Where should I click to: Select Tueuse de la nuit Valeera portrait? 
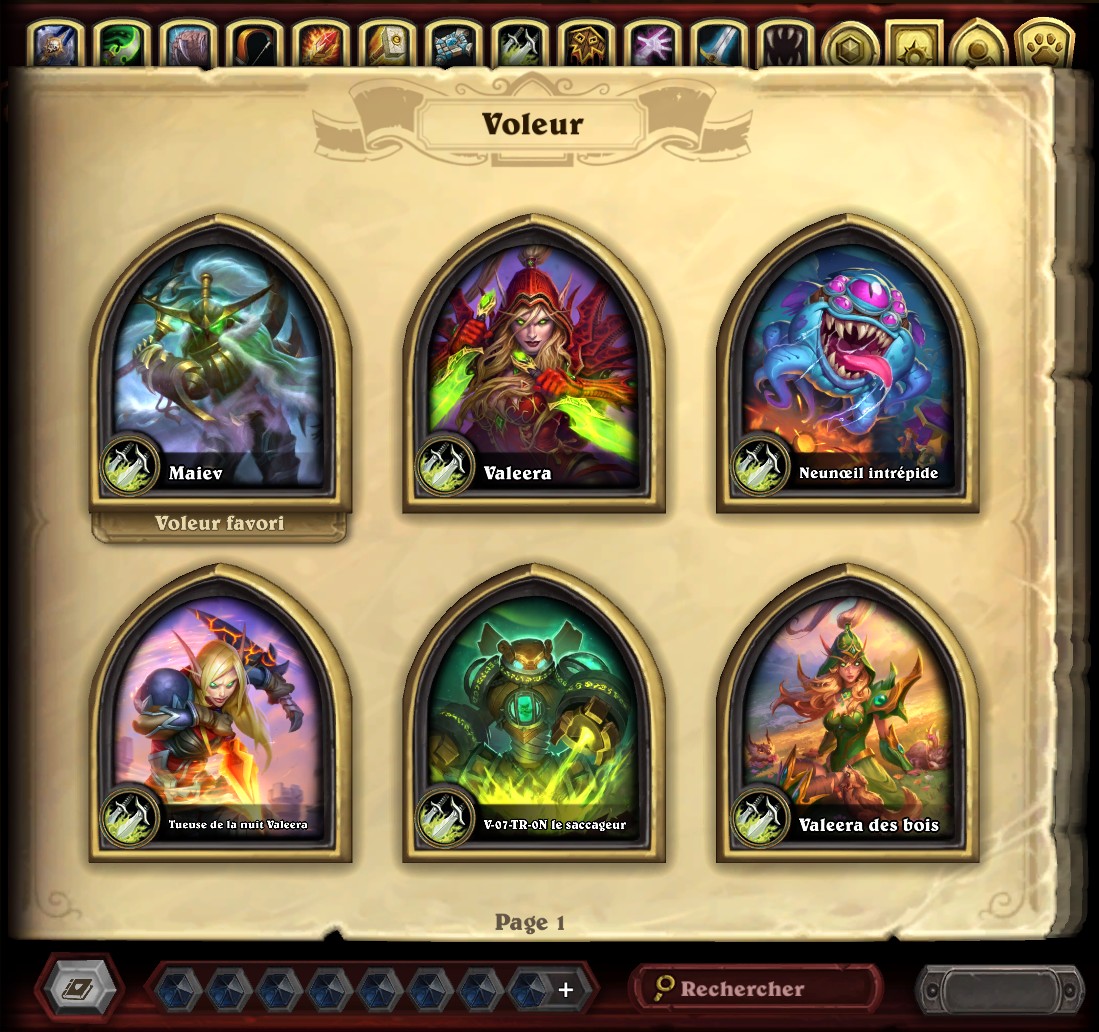click(220, 715)
